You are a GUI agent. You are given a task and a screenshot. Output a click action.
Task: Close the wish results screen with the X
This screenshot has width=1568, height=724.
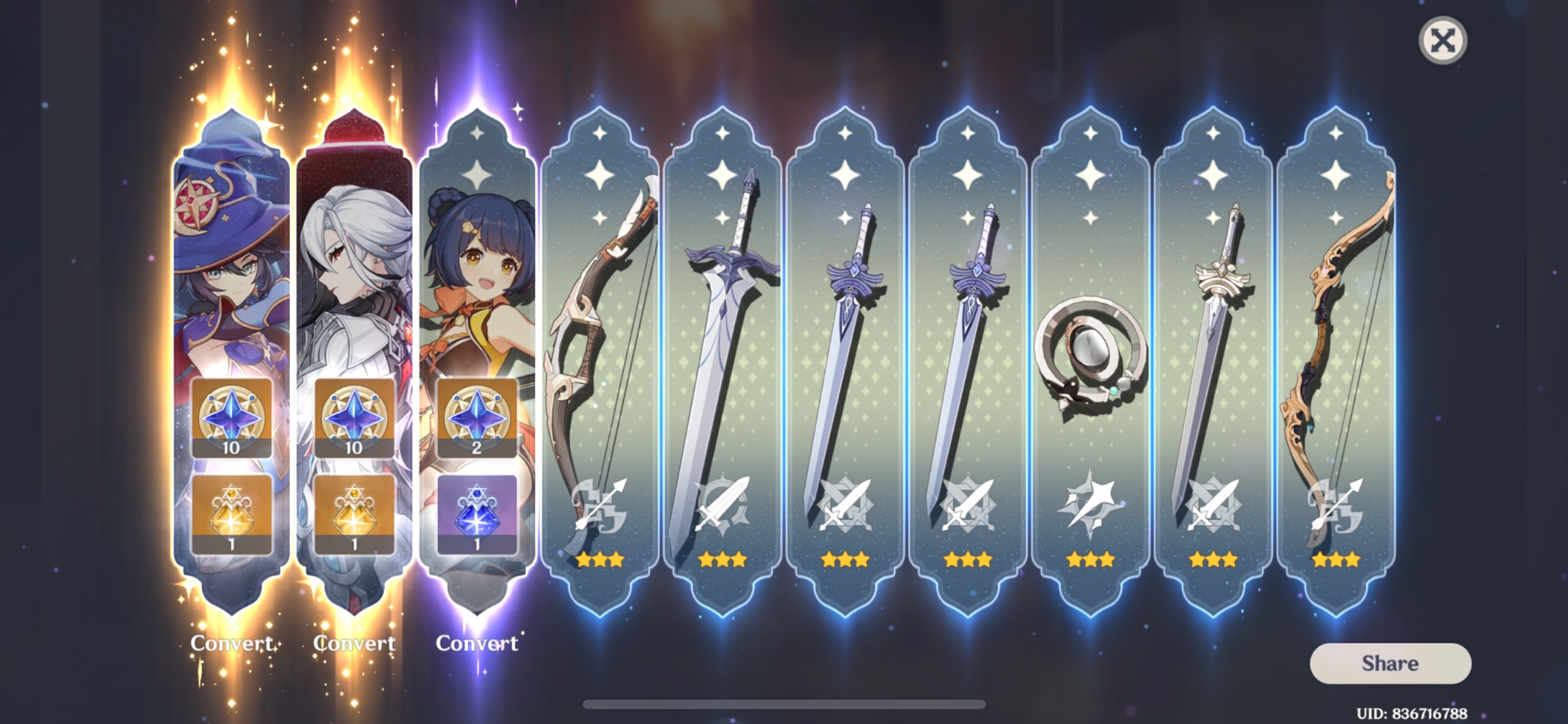(x=1443, y=40)
